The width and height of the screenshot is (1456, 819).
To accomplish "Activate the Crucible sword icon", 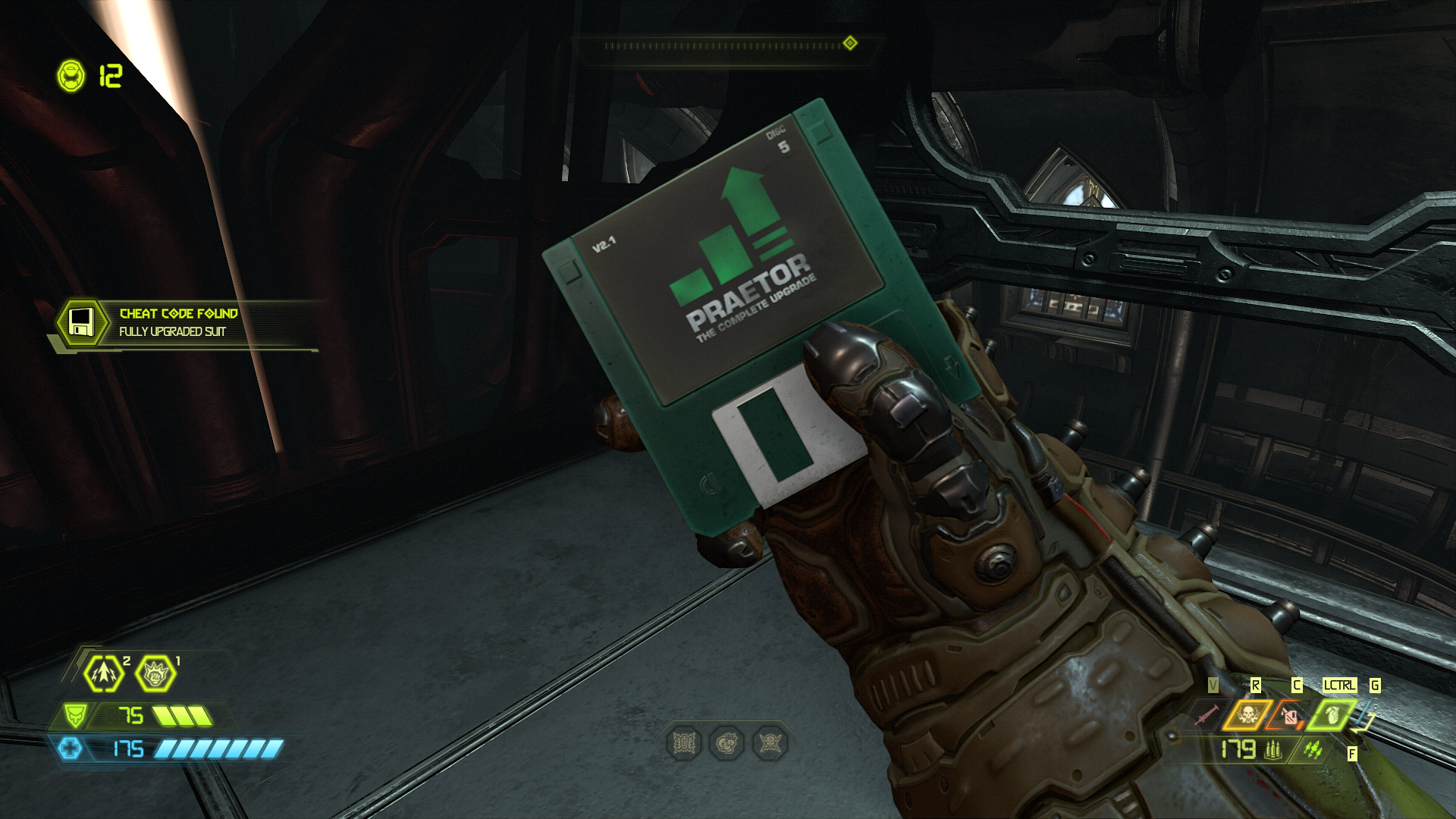I will 1206,714.
